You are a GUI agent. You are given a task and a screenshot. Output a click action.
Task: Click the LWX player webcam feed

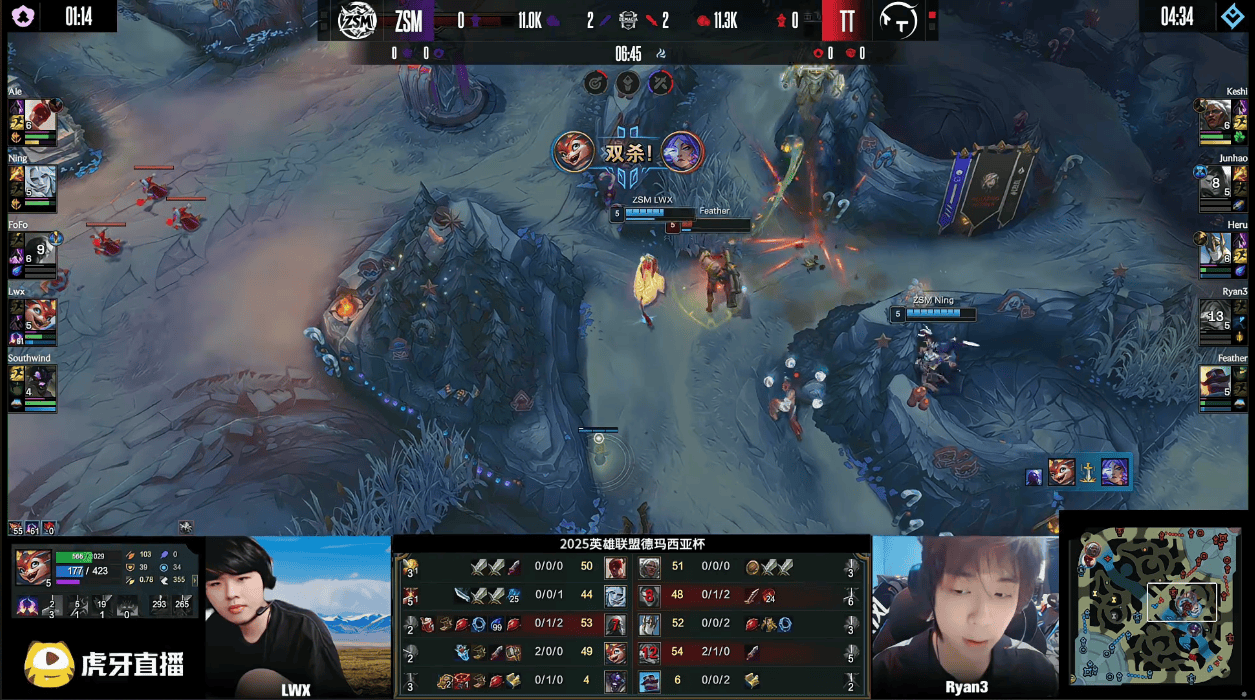297,610
